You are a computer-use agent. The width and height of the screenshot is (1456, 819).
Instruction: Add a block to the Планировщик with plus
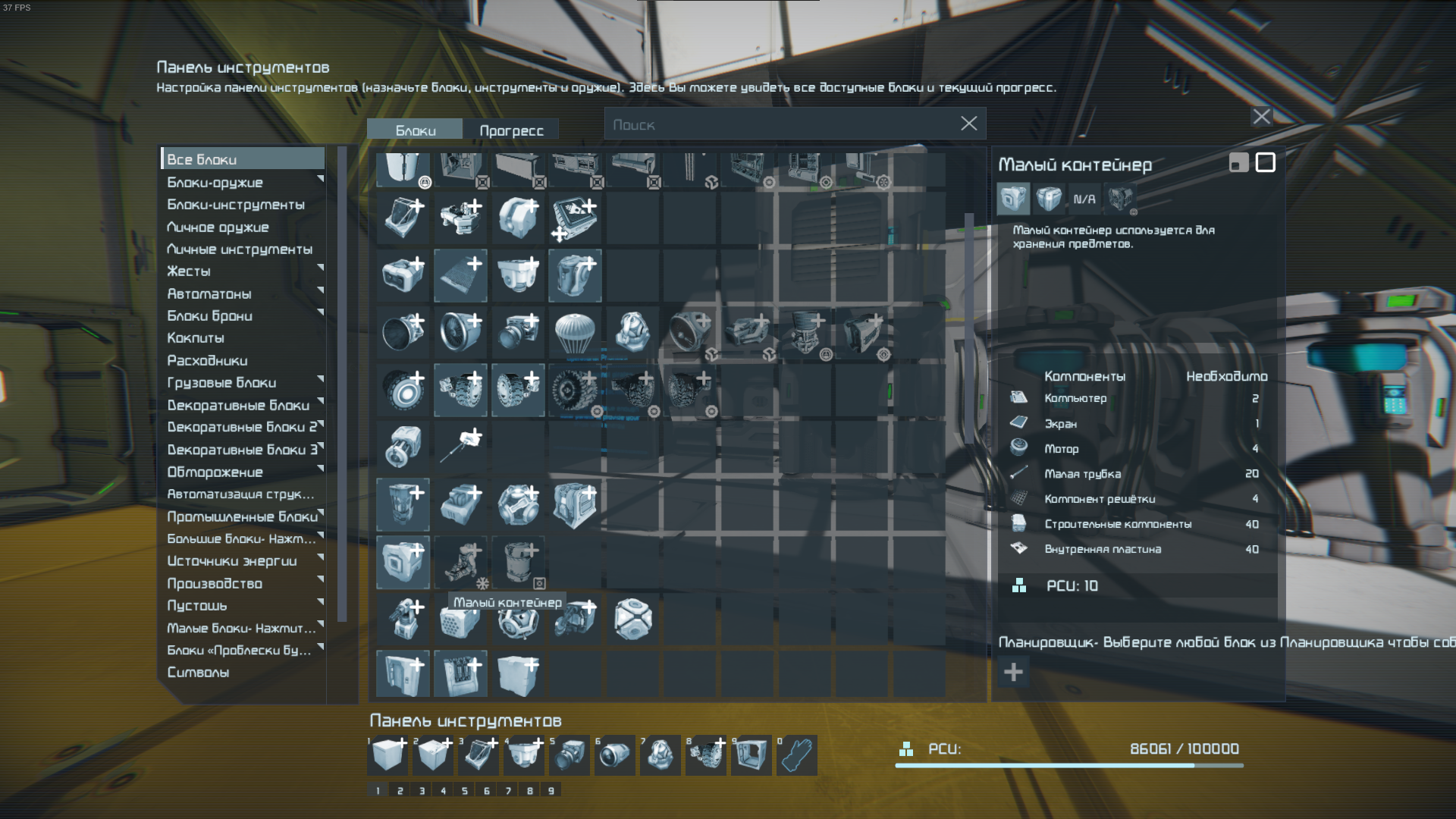(1013, 672)
